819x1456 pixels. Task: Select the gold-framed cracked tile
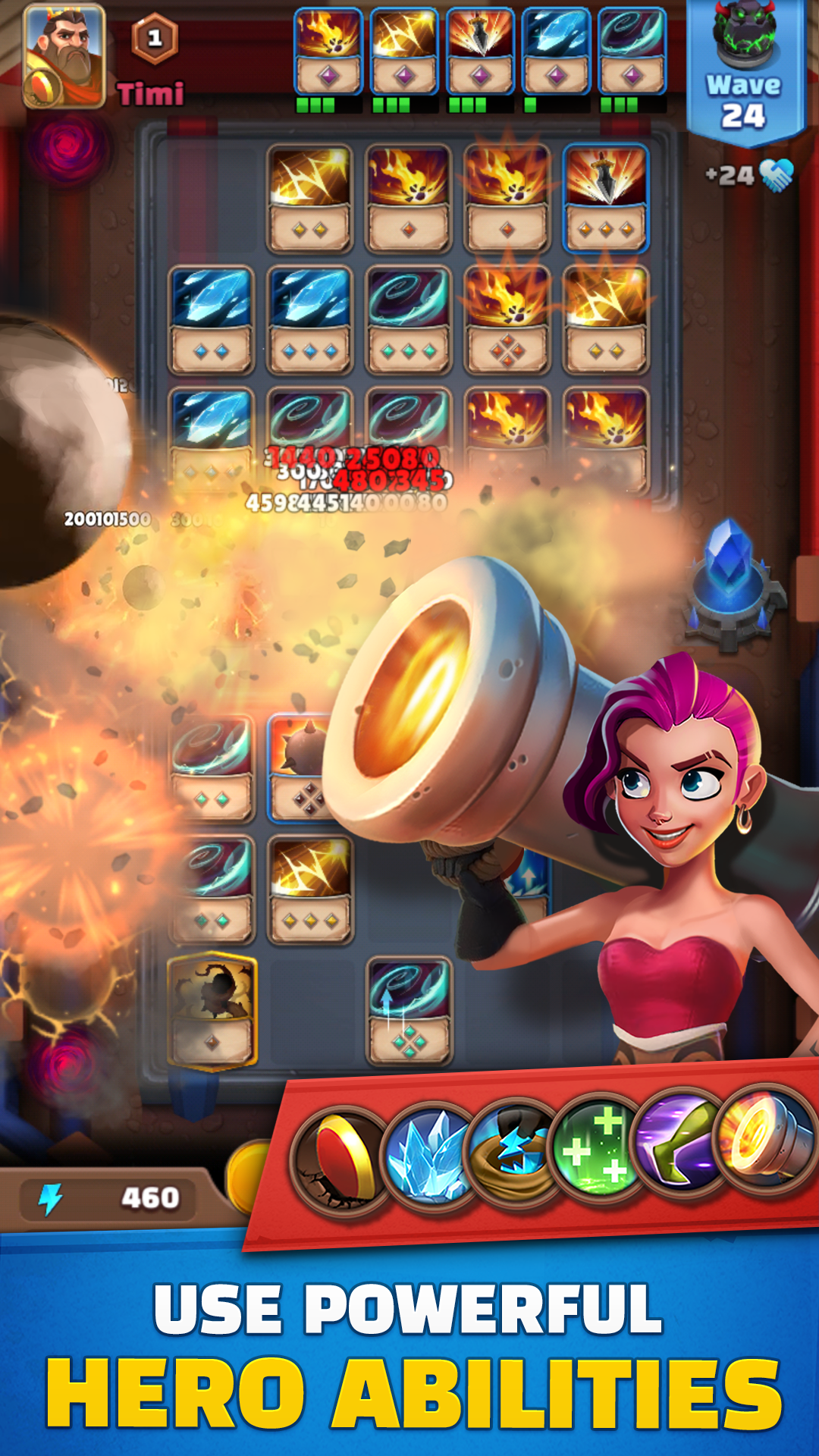pos(212,1010)
